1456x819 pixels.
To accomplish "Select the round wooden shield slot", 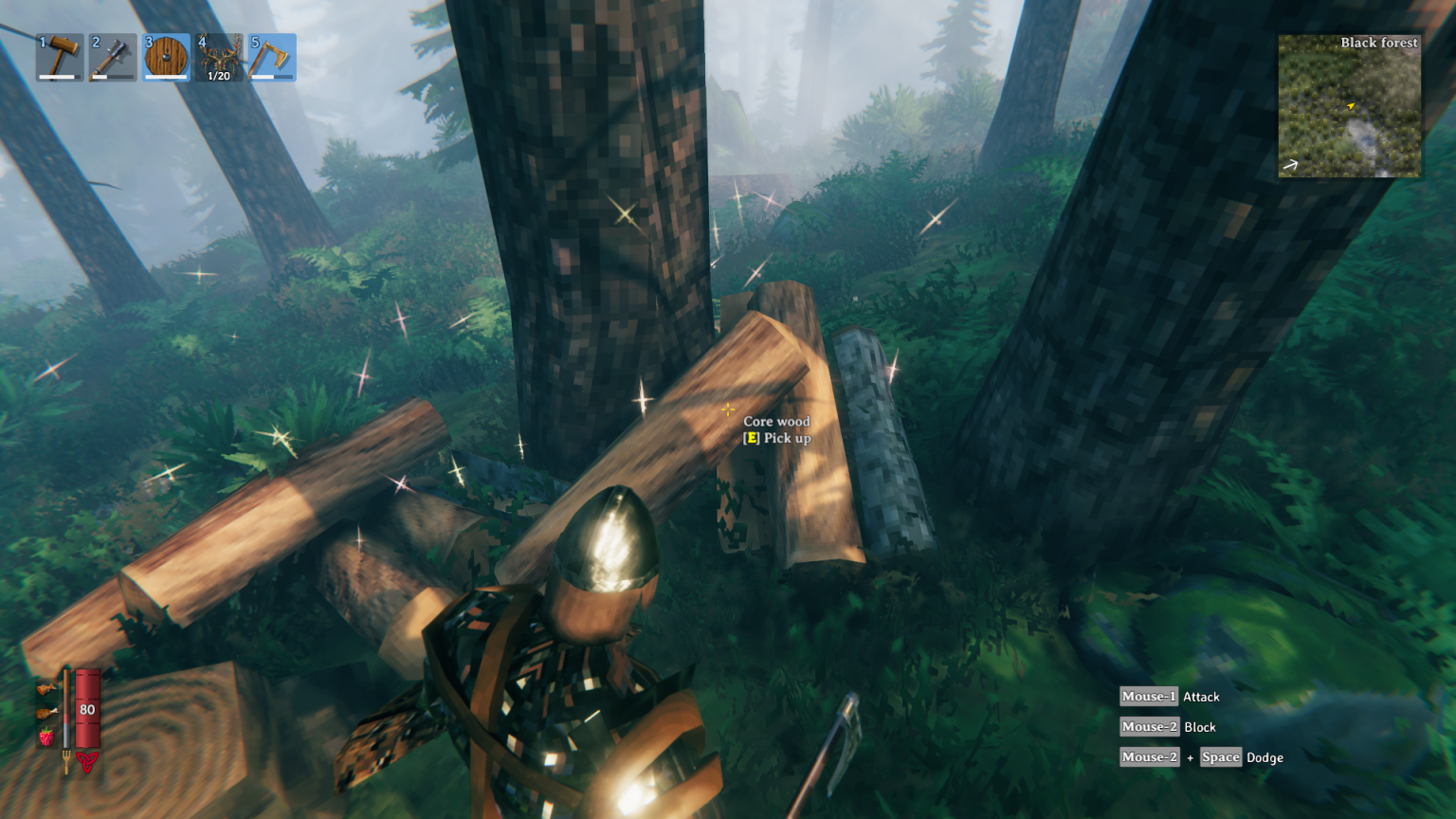I will tap(166, 58).
